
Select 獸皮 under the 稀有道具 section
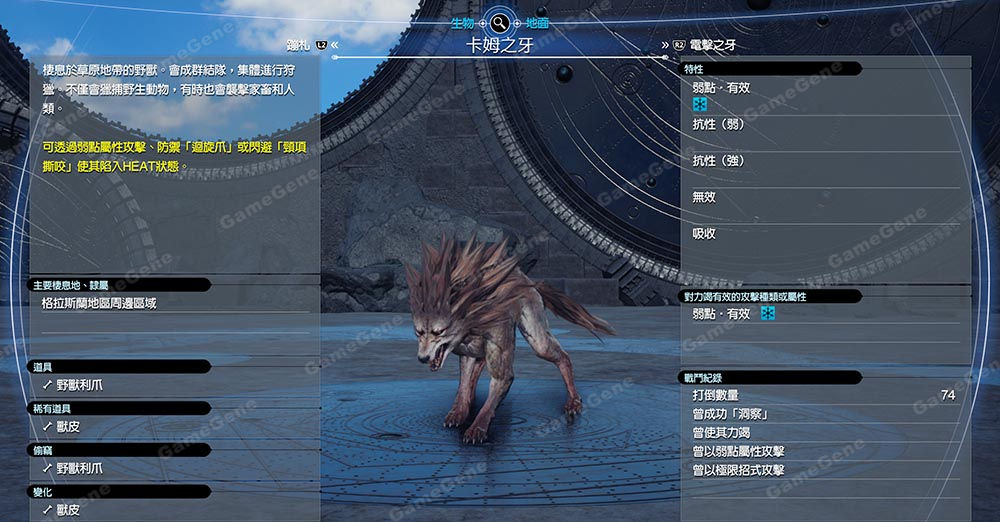click(x=68, y=426)
